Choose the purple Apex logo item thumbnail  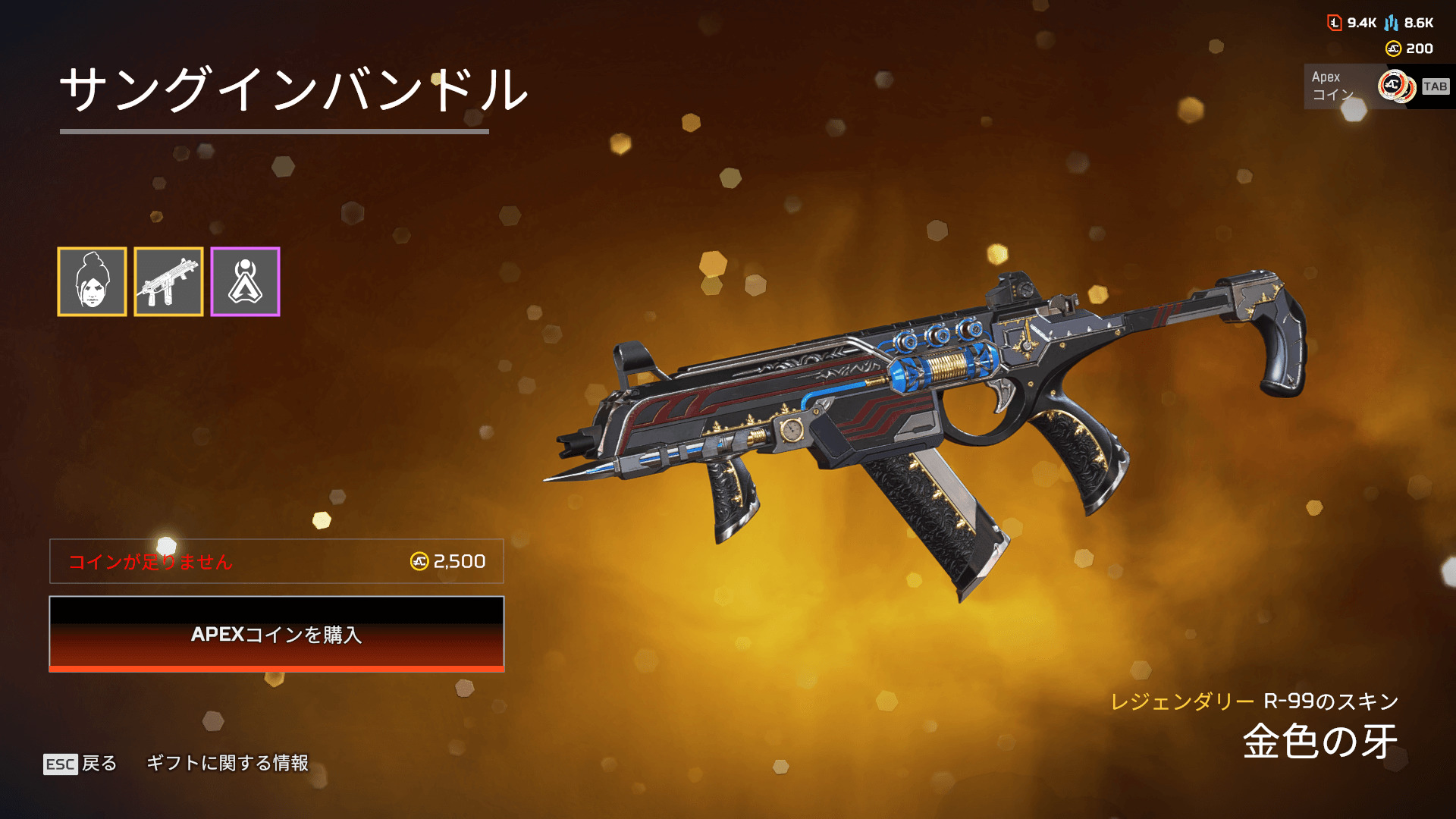(x=245, y=281)
